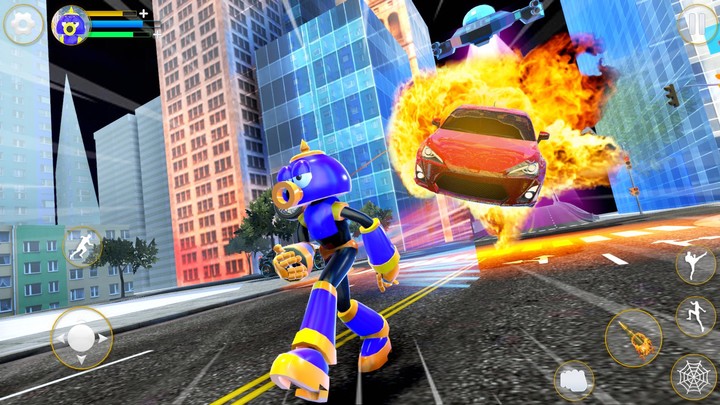Click the plus beside the yellow bar
This screenshot has height=405, width=720.
click(x=144, y=13)
